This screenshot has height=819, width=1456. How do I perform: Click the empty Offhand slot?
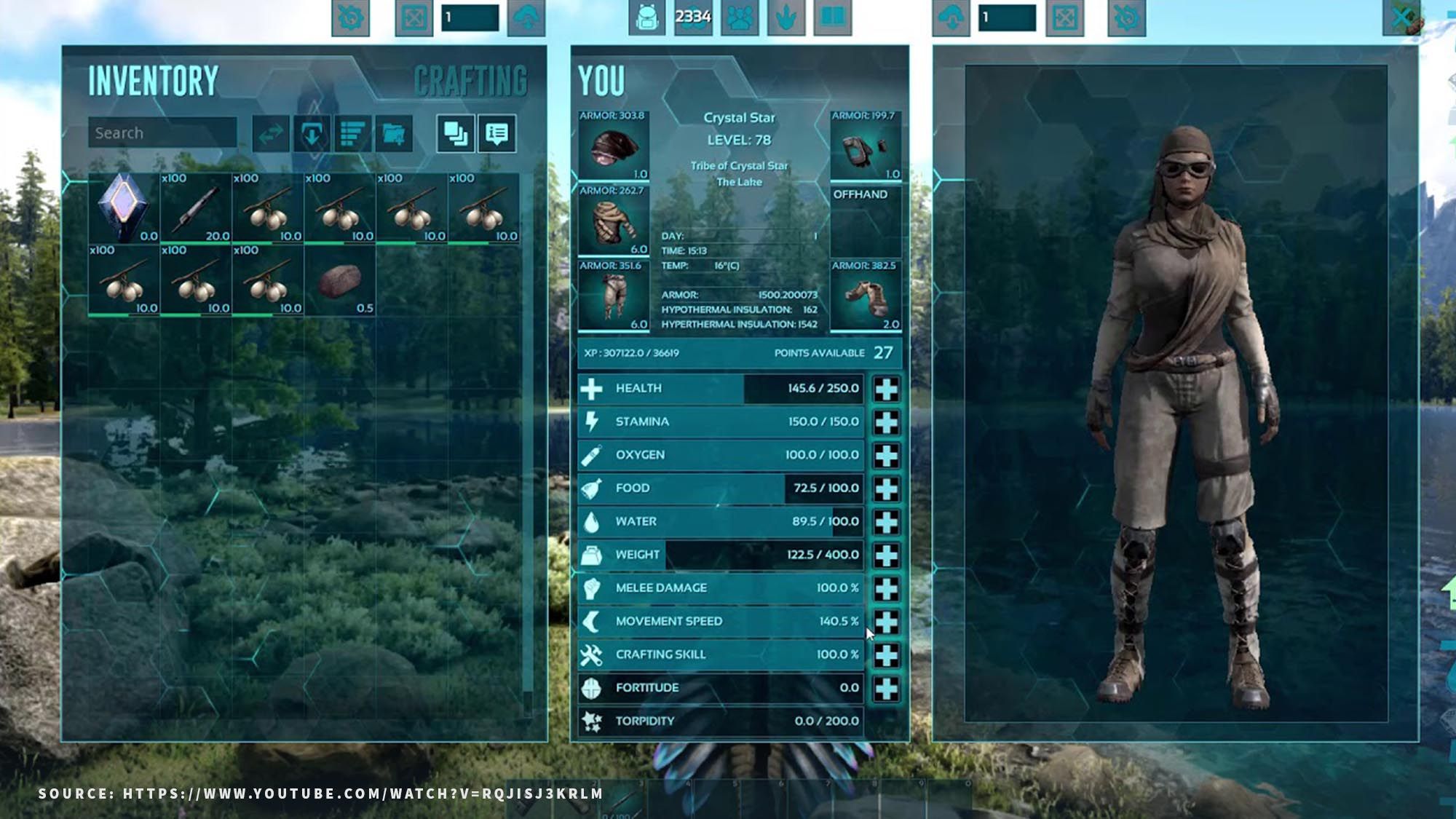866,221
